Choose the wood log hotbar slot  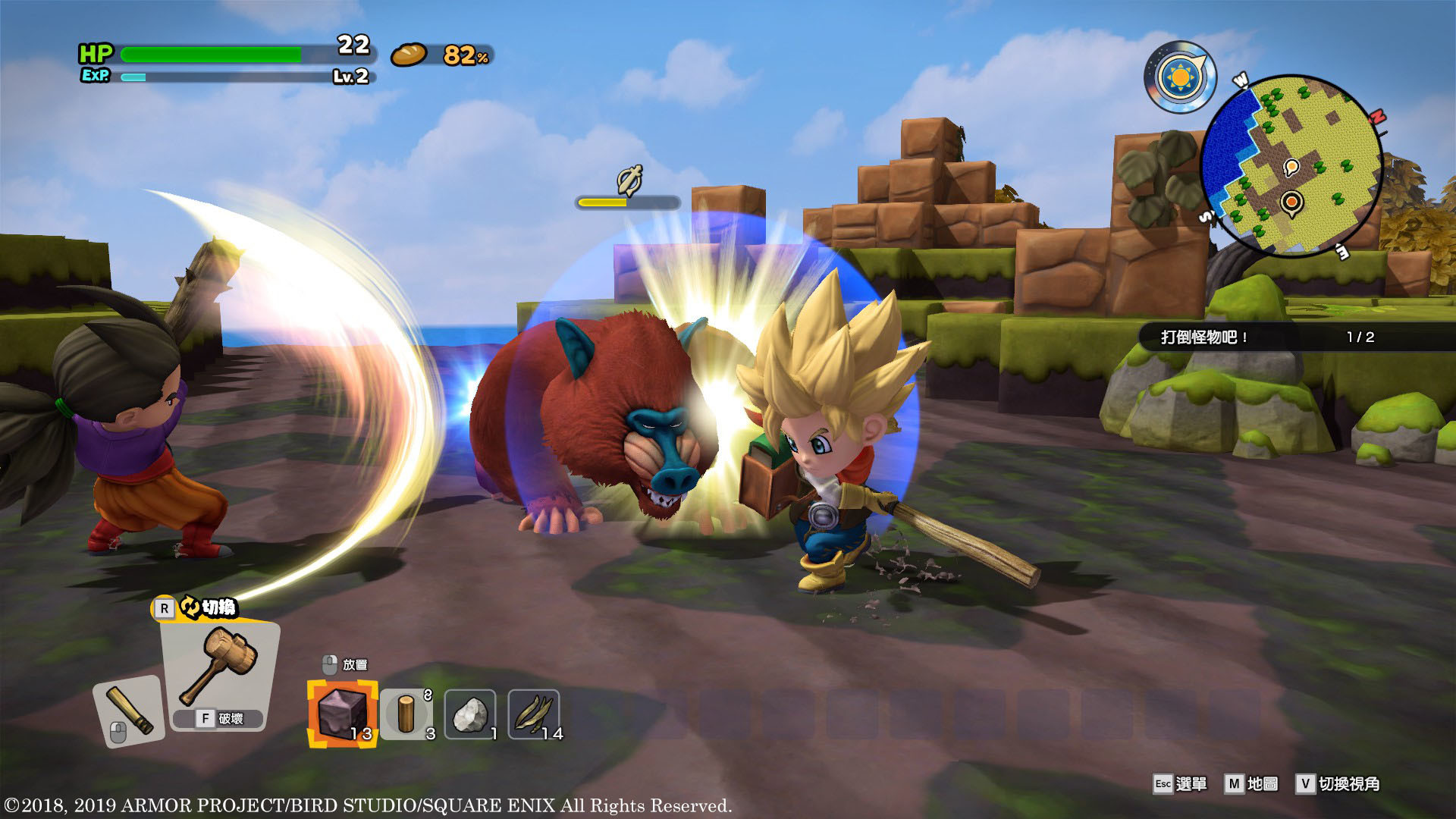click(x=407, y=714)
